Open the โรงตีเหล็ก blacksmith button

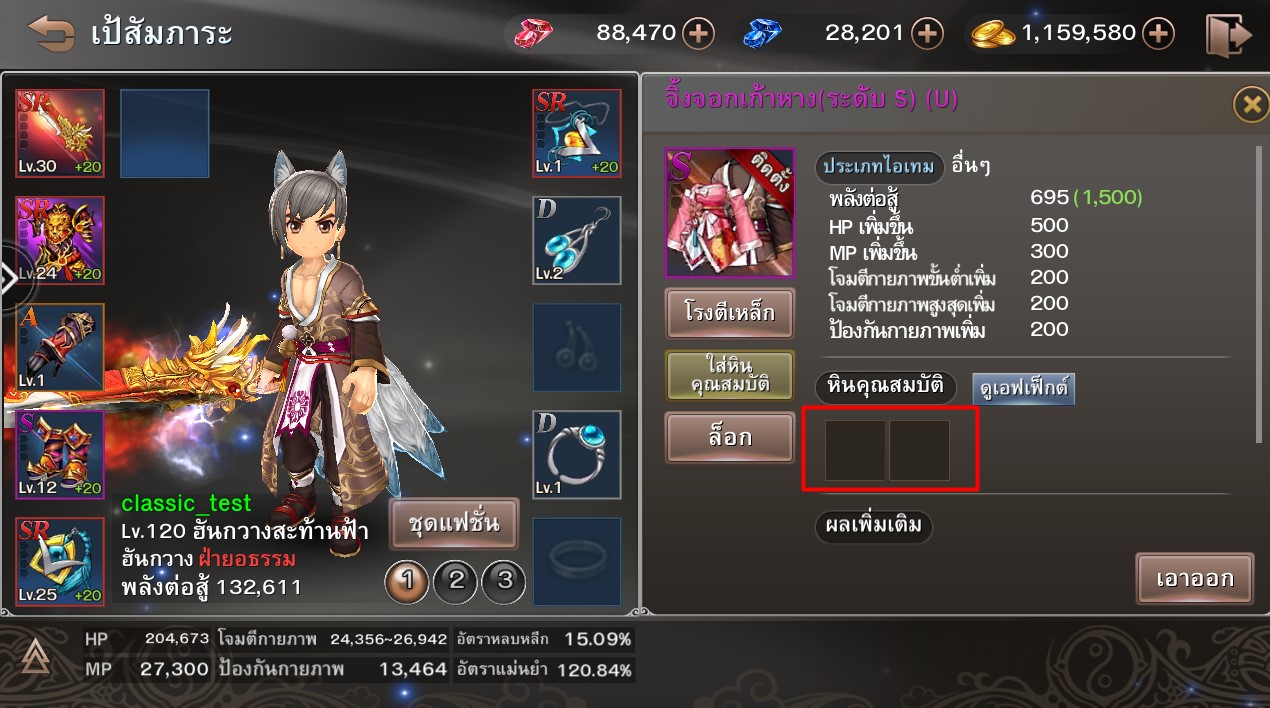click(730, 314)
